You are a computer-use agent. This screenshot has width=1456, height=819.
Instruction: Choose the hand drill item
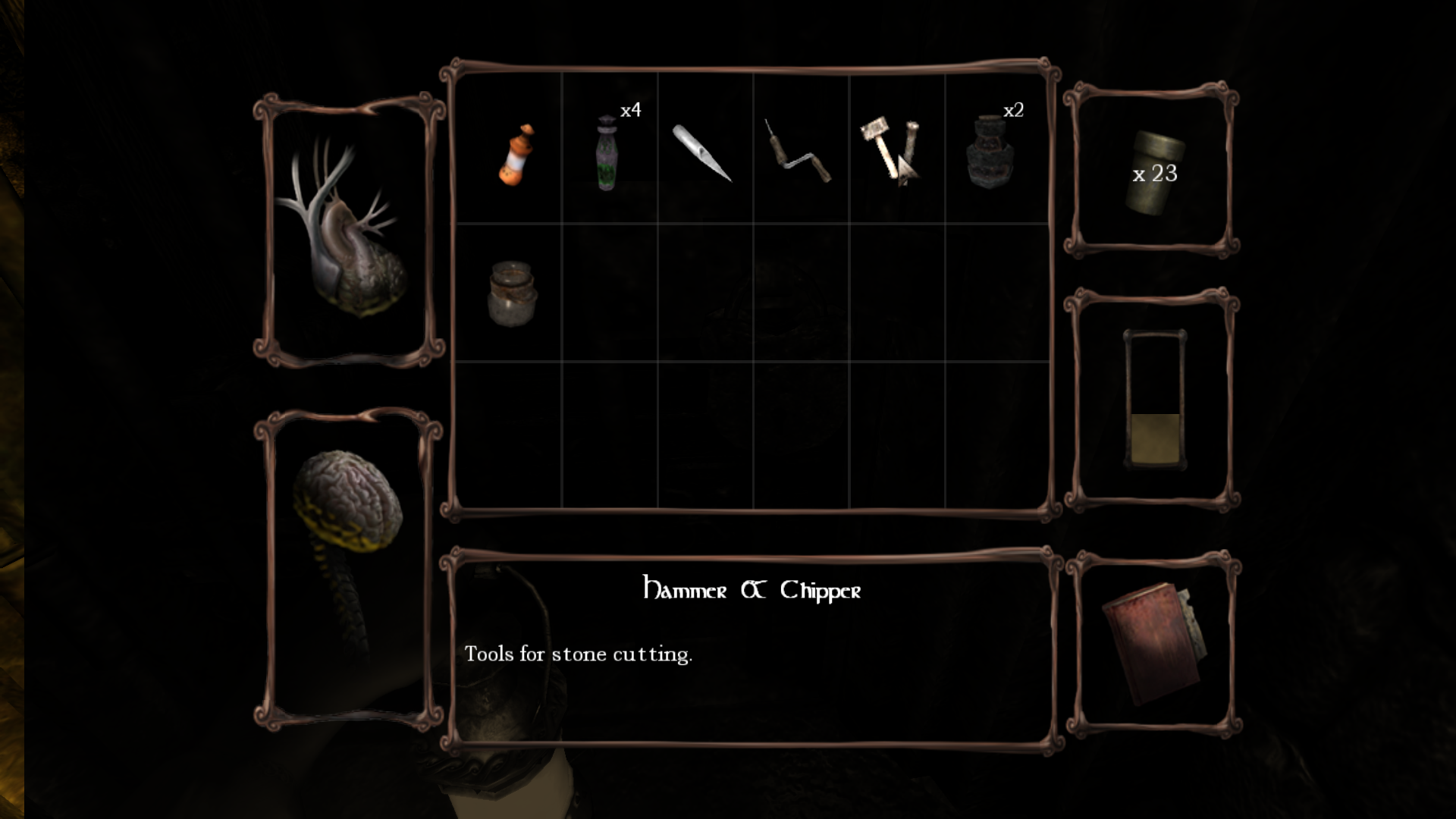pyautogui.click(x=798, y=152)
